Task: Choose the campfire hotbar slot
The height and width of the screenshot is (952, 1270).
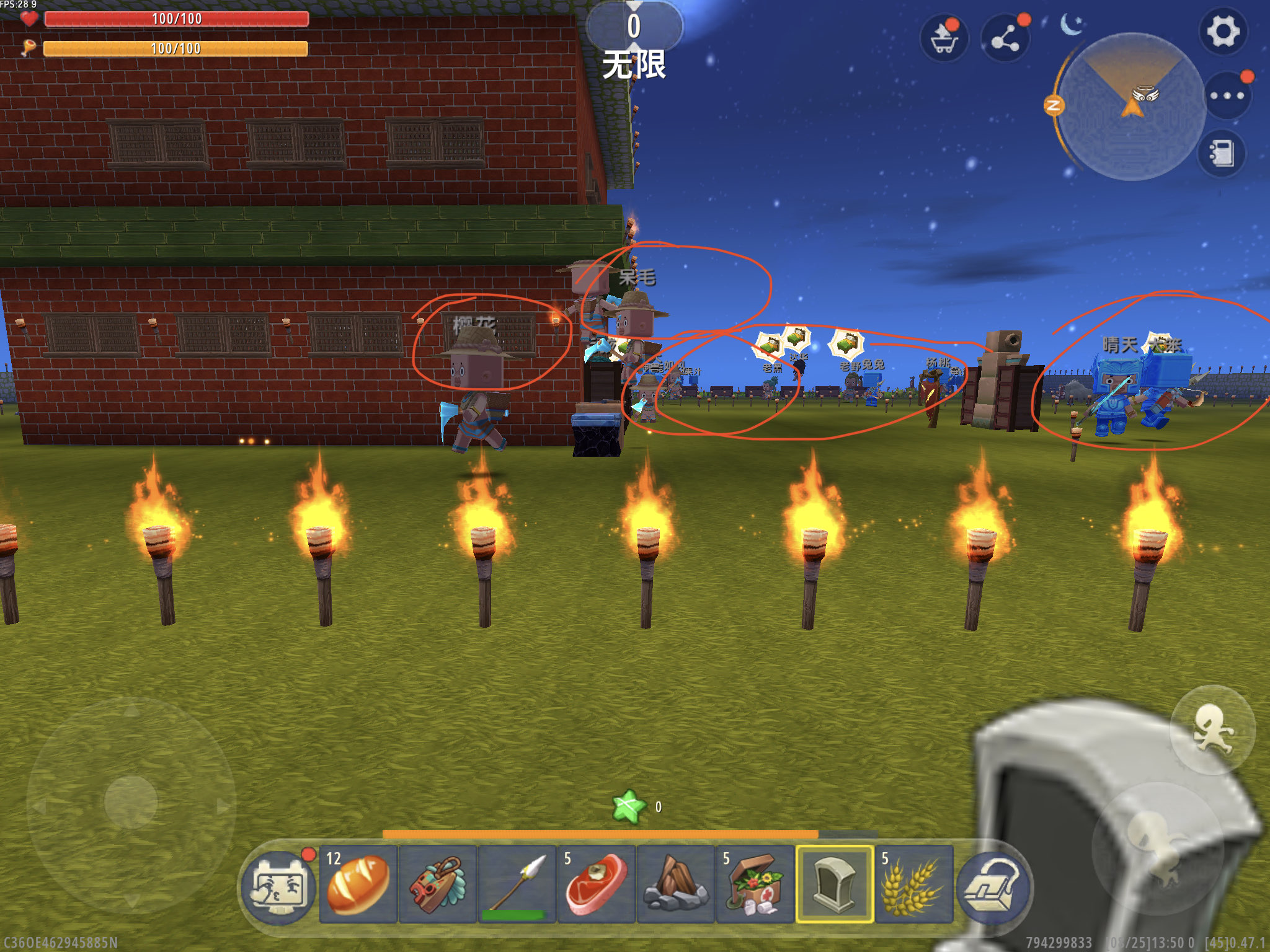Action: tap(676, 884)
